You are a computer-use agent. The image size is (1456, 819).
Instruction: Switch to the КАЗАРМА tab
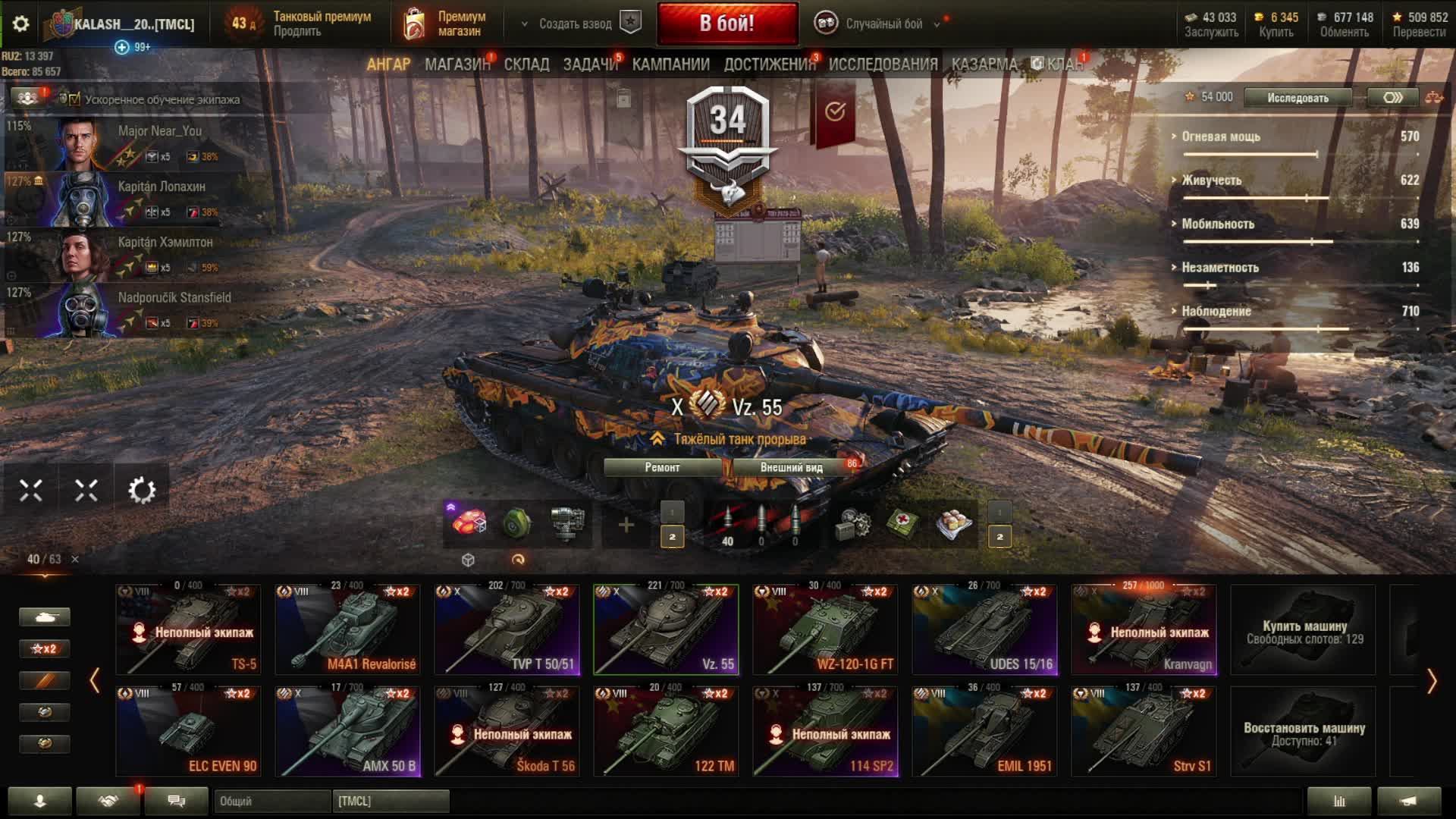tap(984, 64)
